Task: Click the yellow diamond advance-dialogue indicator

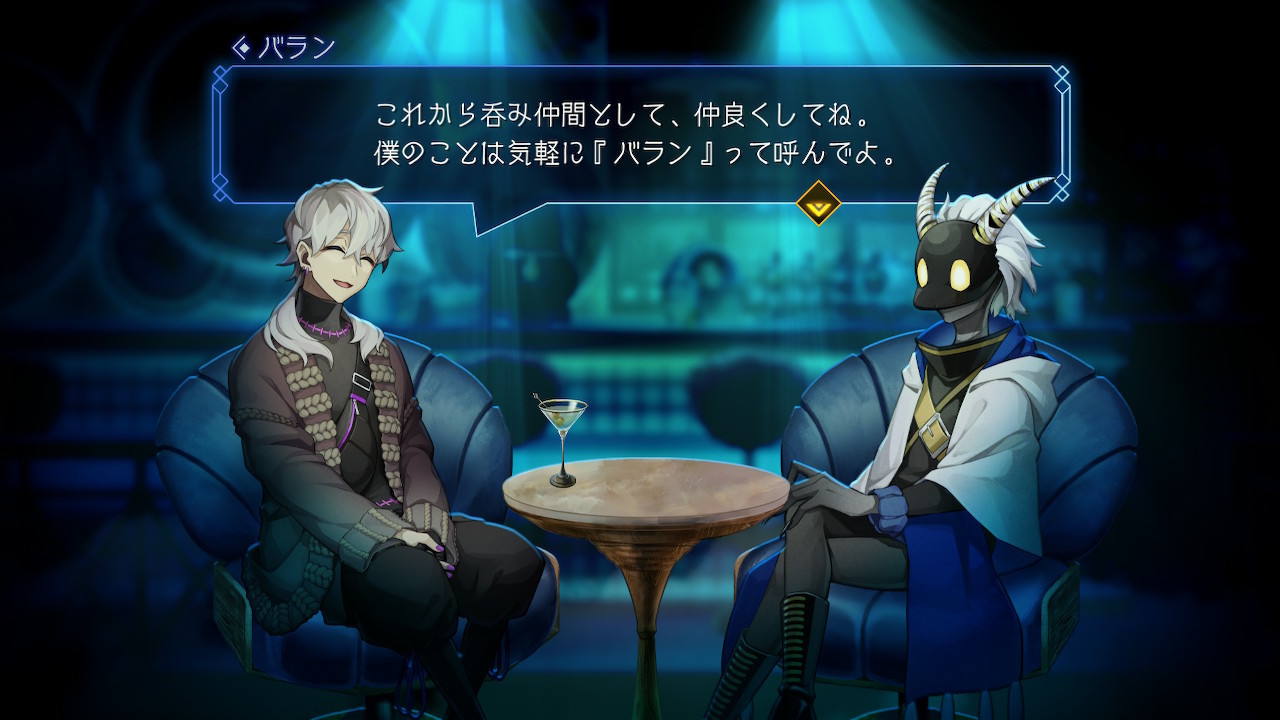Action: pos(818,203)
